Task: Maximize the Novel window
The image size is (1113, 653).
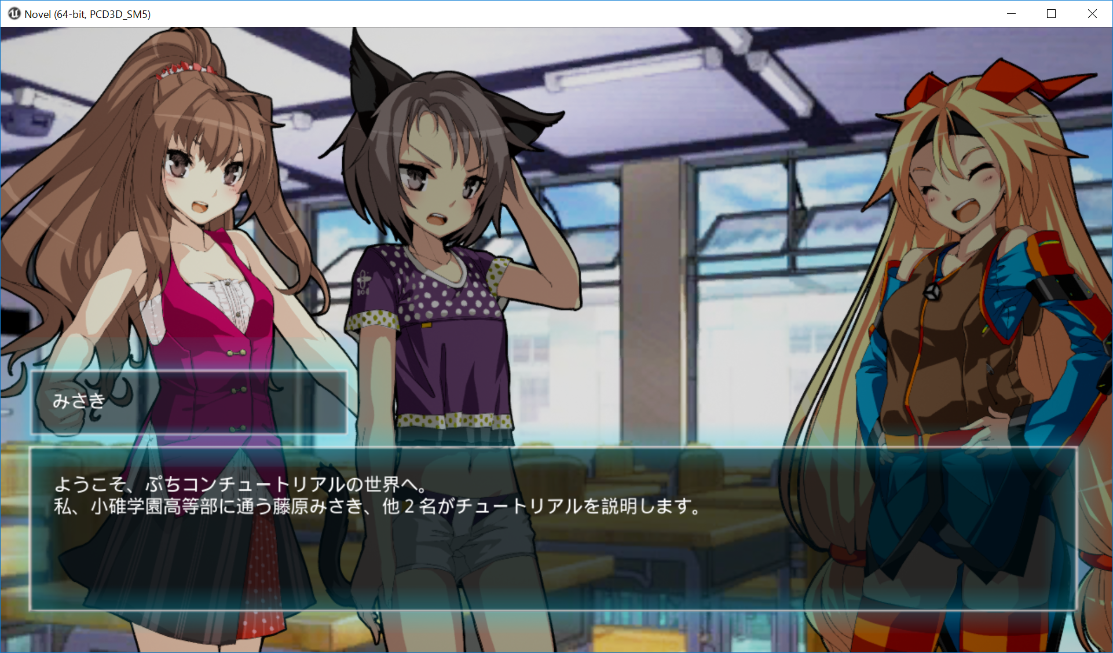Action: (1051, 14)
